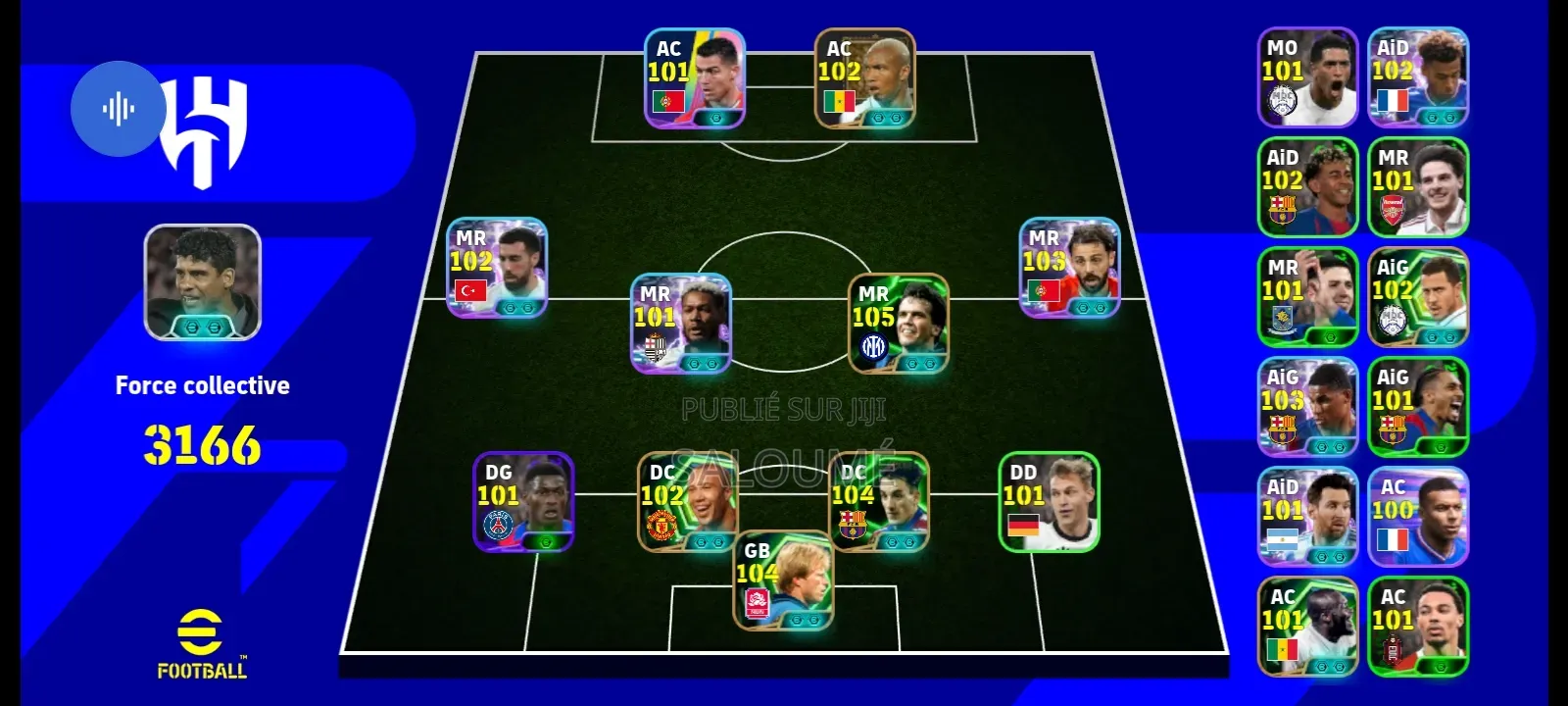Pick the AiD 102 Barcelona substitute card

(1307, 187)
